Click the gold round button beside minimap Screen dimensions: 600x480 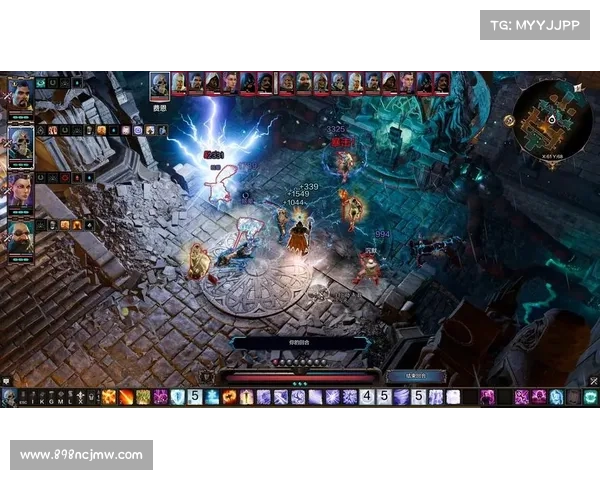[509, 120]
